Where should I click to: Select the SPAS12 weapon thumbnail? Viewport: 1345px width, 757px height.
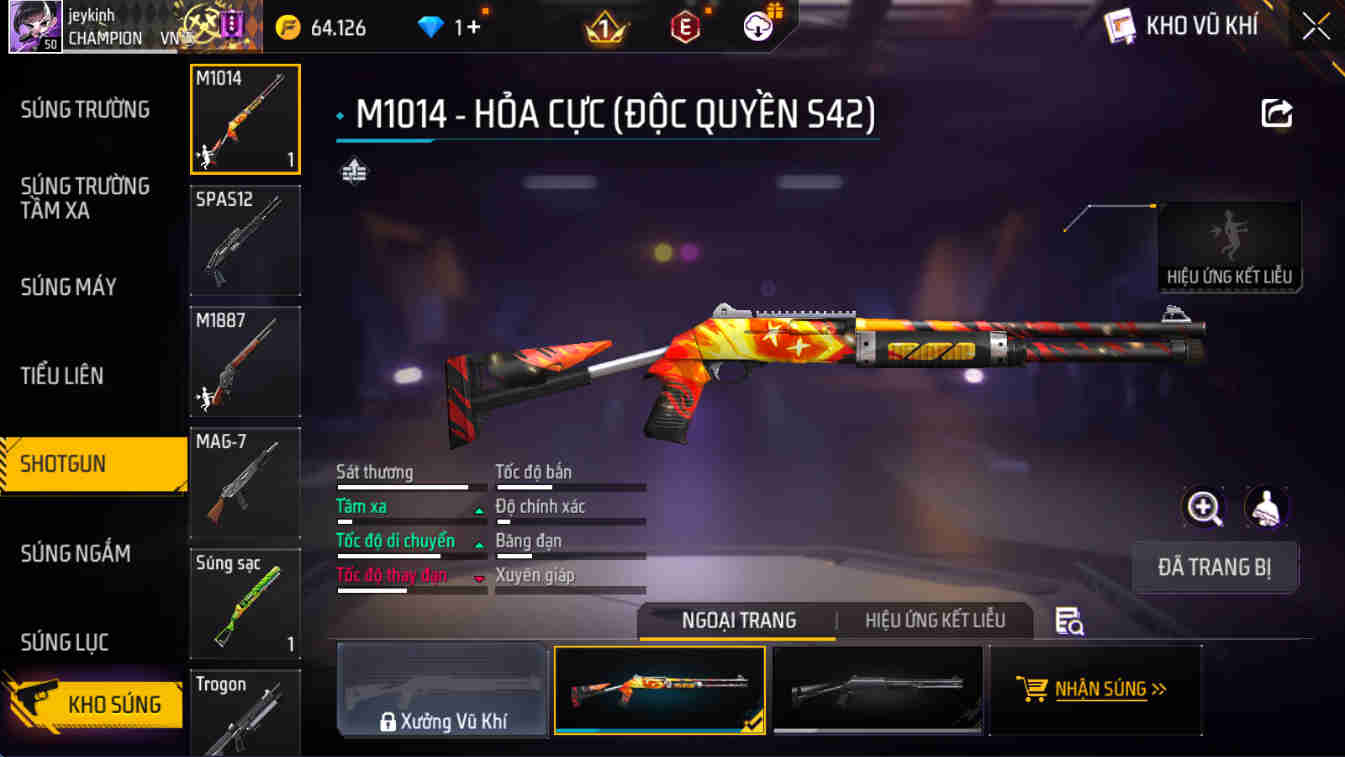[x=244, y=239]
